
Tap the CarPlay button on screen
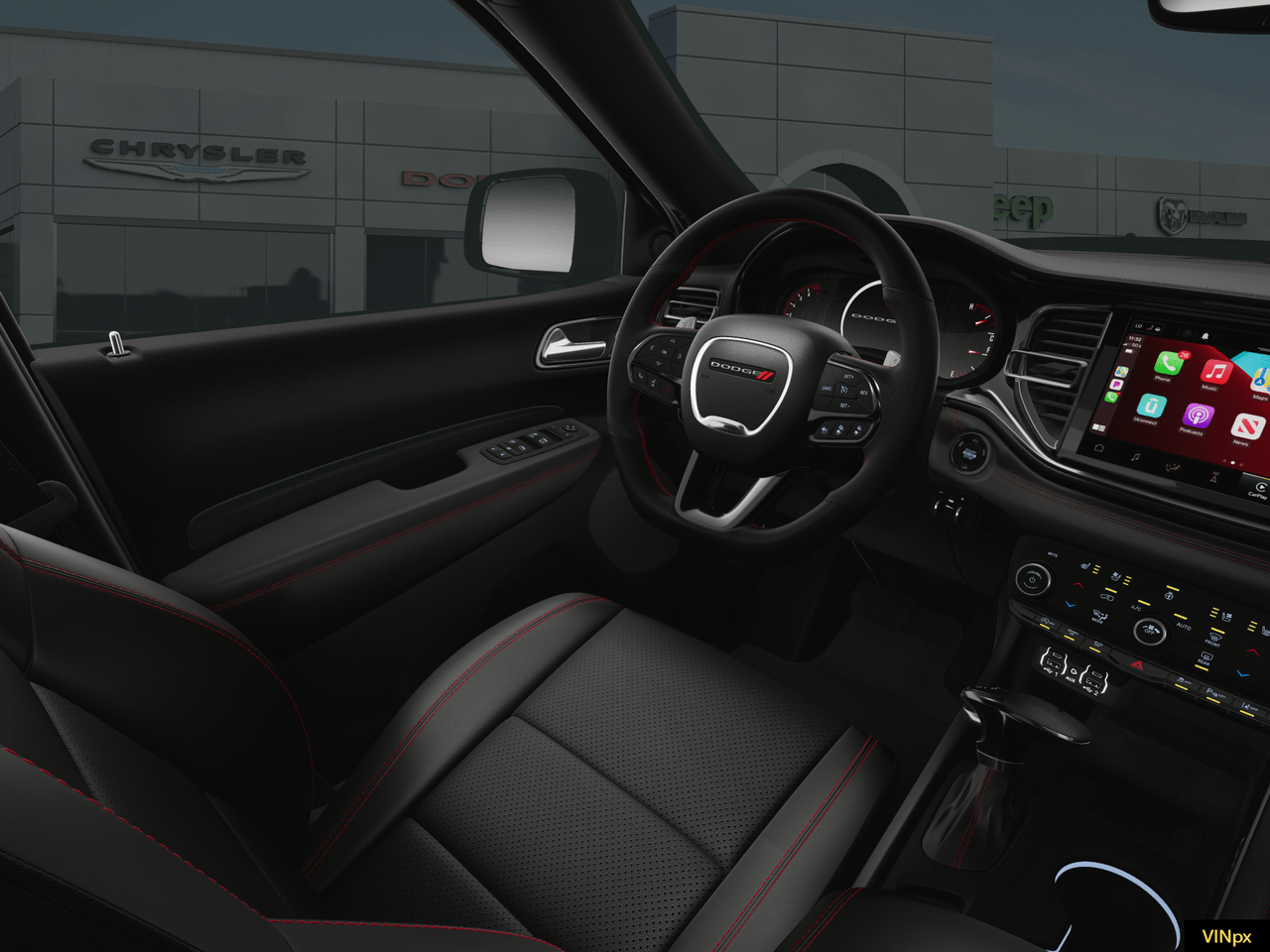coord(1259,488)
